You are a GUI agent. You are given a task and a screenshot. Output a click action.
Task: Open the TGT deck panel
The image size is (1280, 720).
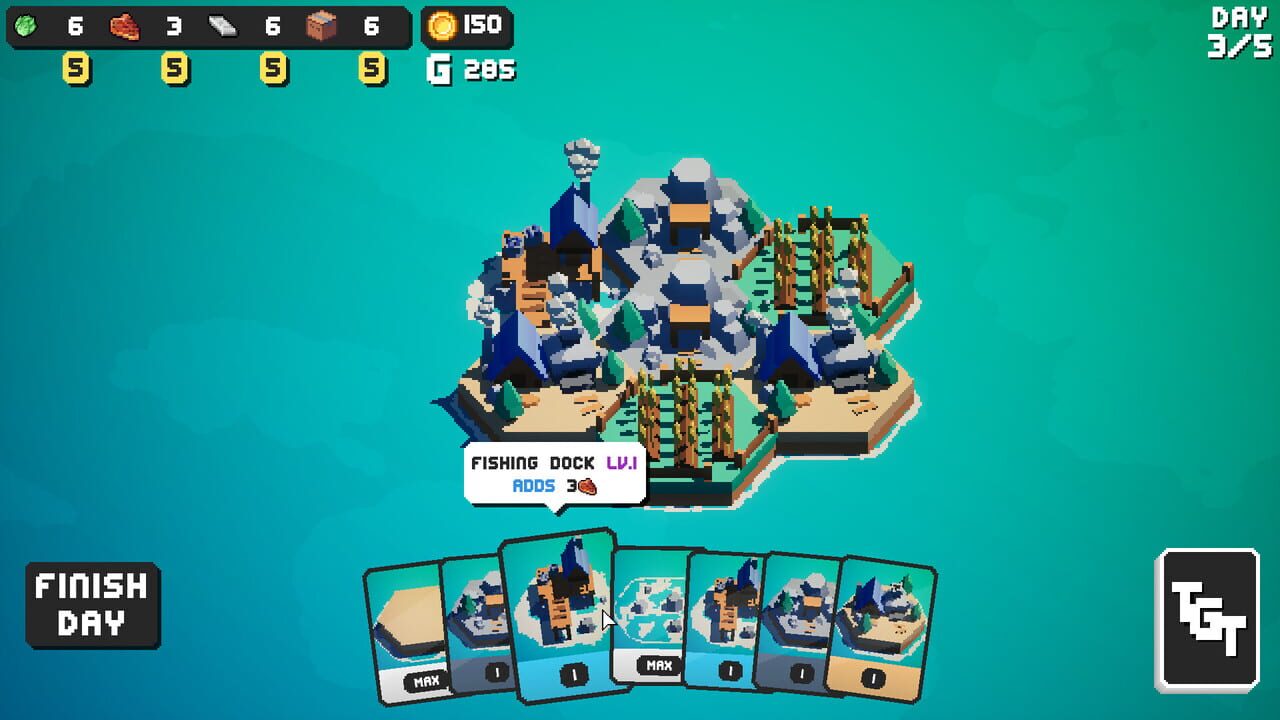[1206, 615]
